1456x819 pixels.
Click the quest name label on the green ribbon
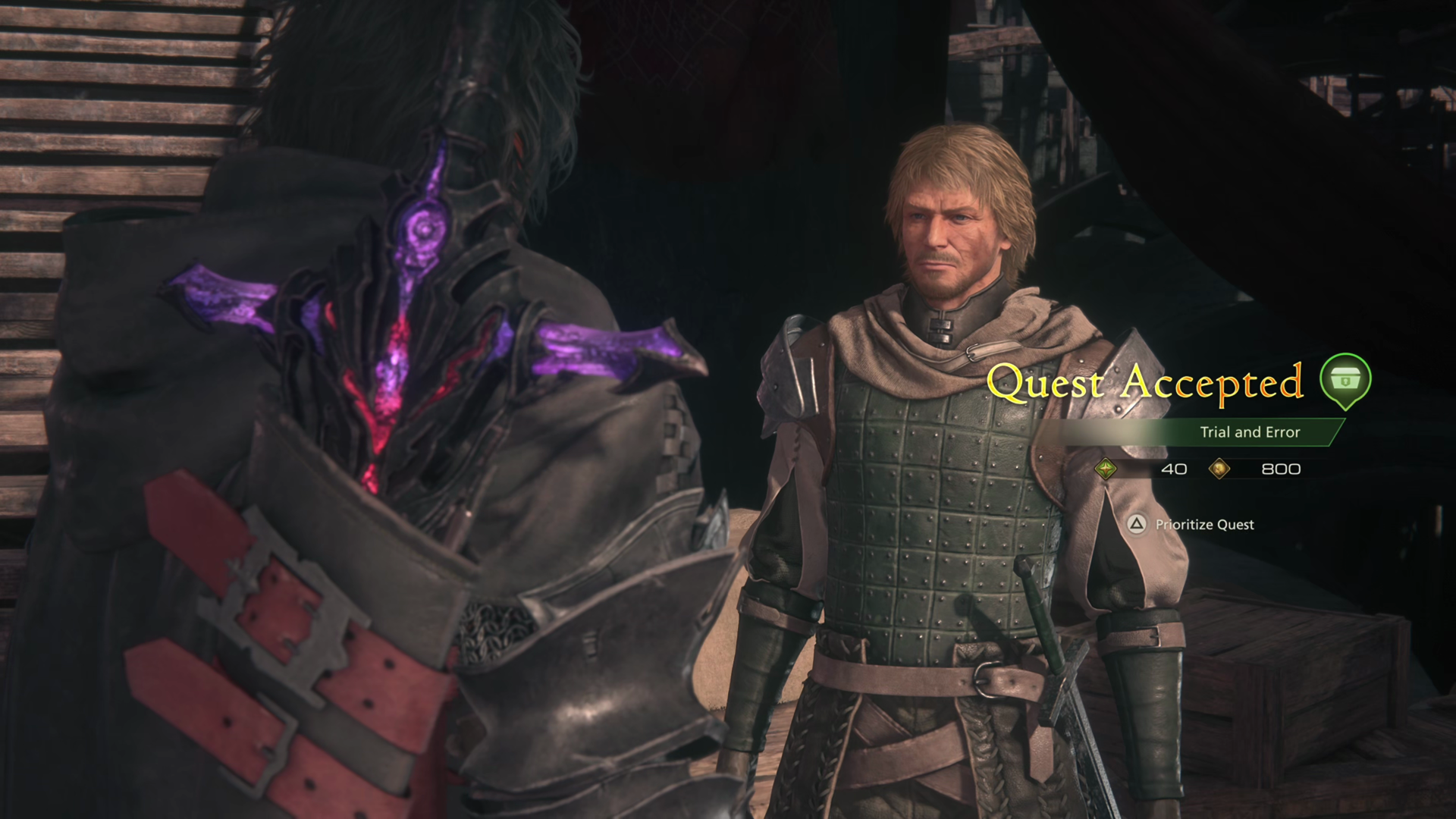(x=1251, y=432)
